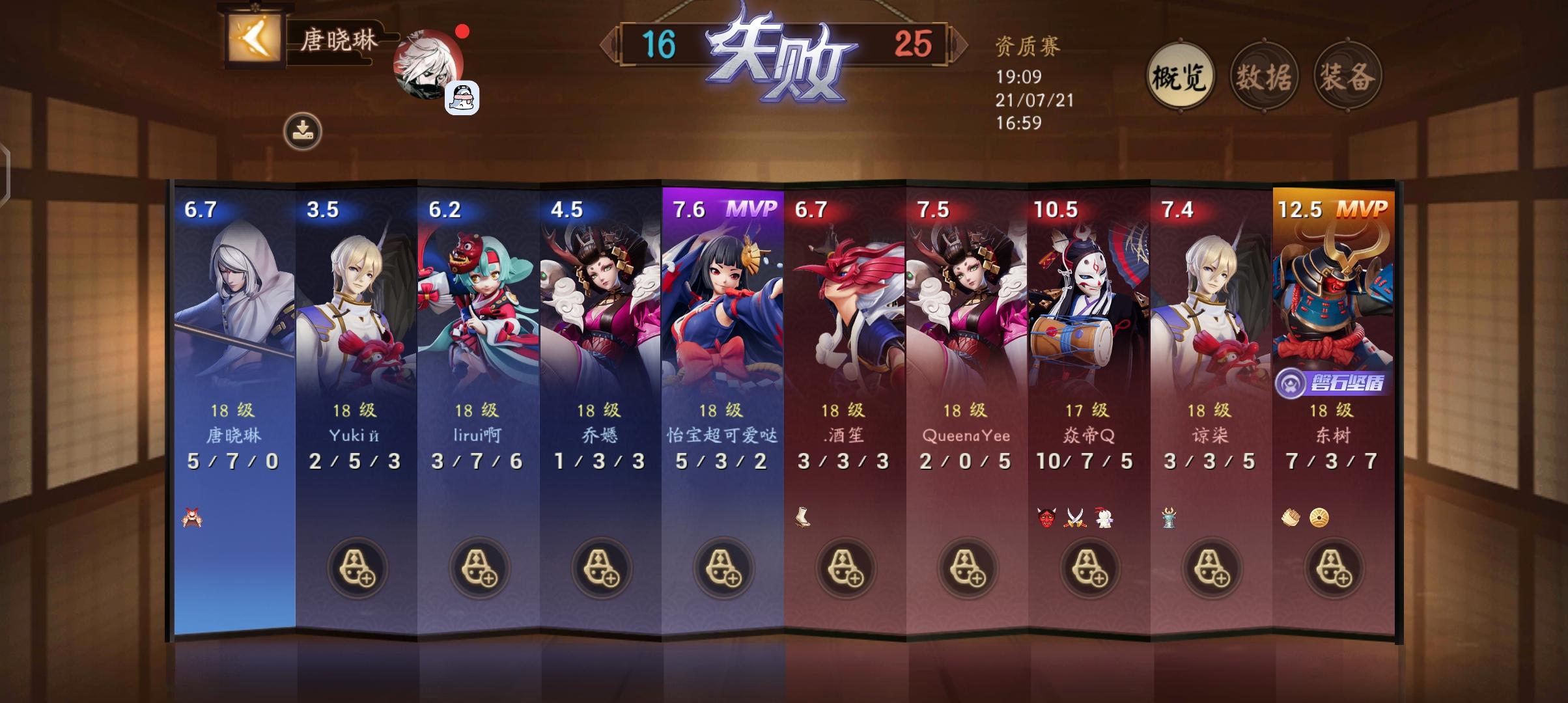Click the red notification dot on the avatar
1568x703 pixels.
point(463,31)
